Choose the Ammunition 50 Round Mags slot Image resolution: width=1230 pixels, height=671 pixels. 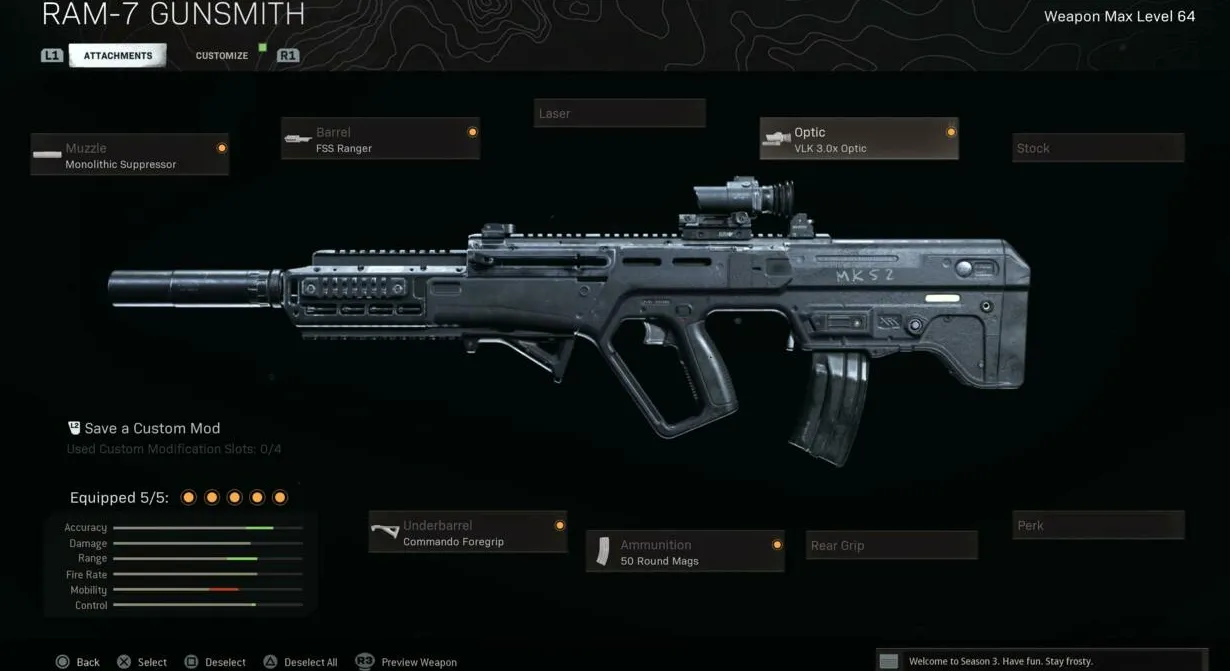(685, 552)
